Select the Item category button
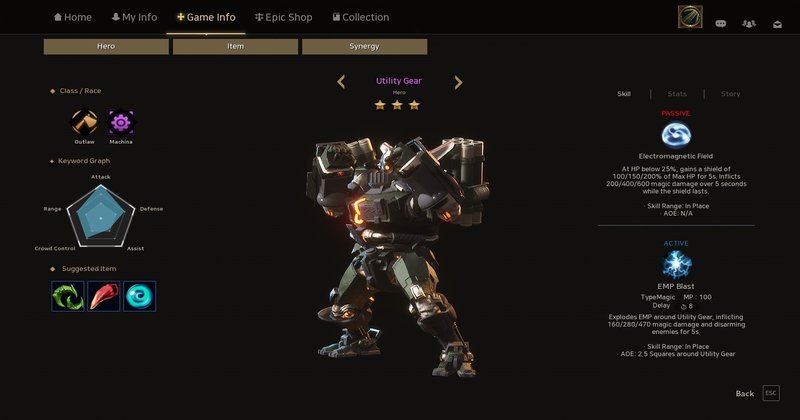The width and height of the screenshot is (800, 420). pos(235,47)
